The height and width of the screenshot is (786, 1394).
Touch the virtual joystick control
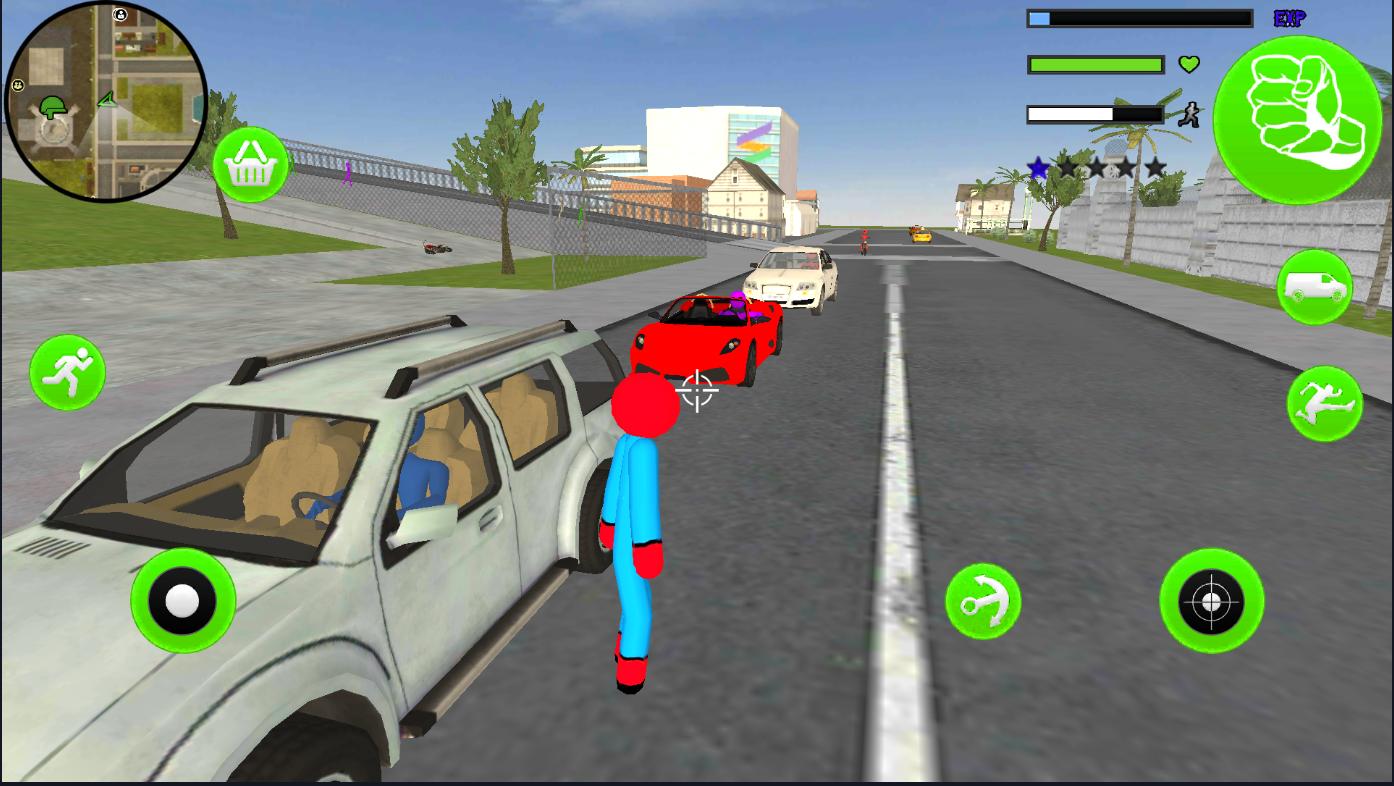(183, 601)
